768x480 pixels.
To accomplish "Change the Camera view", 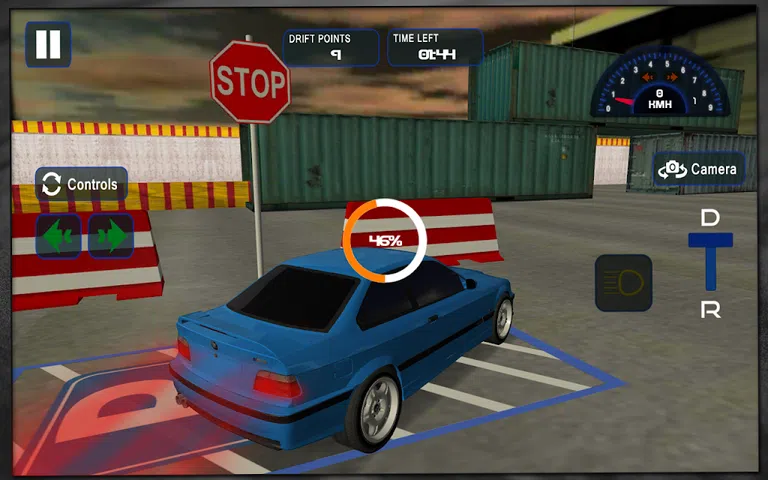I will [x=698, y=169].
